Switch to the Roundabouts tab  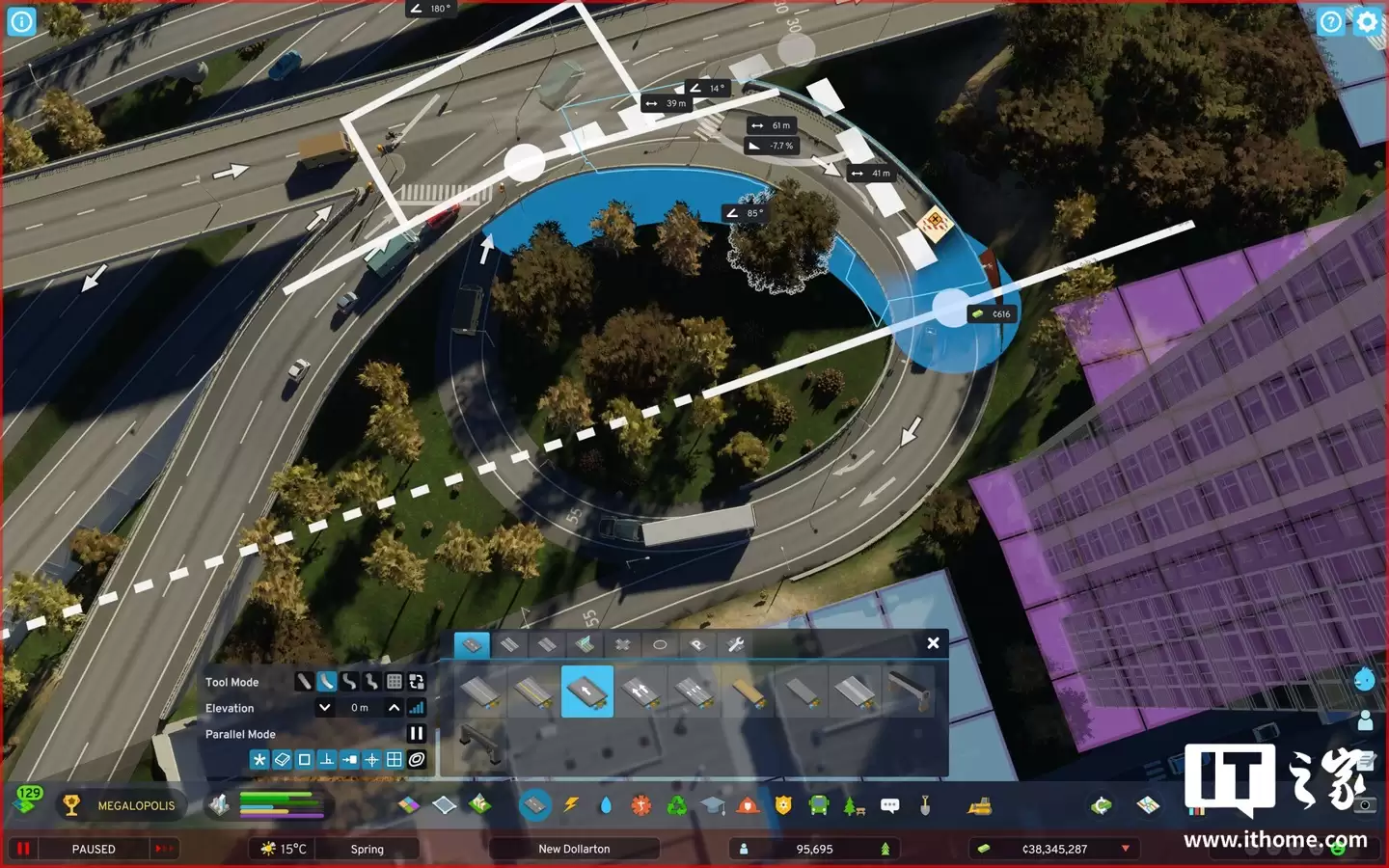click(660, 645)
